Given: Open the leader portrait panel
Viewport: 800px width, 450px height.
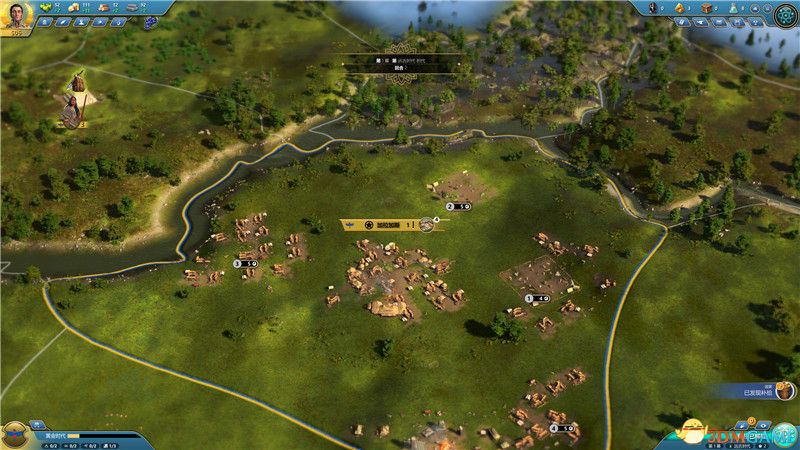Looking at the screenshot, I should [x=17, y=14].
